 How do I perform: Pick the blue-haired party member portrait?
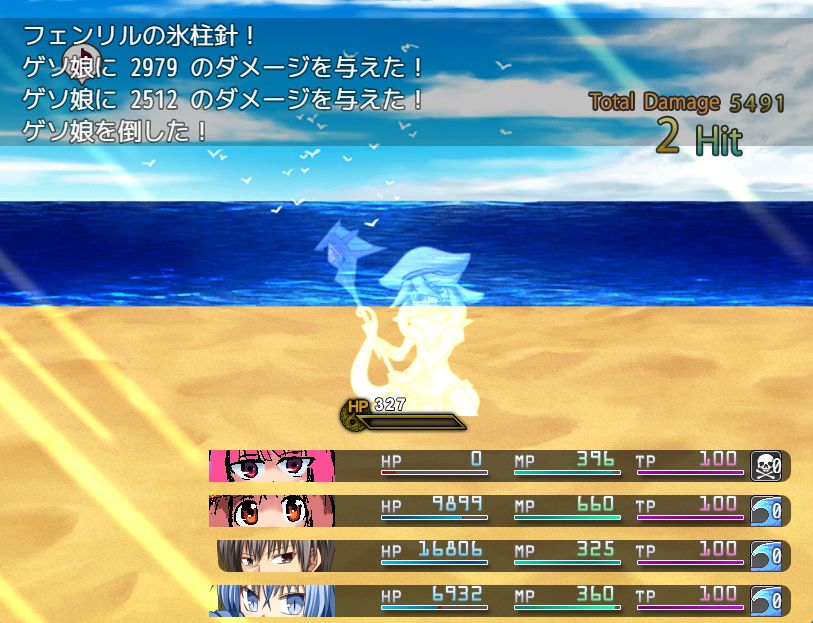[272, 600]
